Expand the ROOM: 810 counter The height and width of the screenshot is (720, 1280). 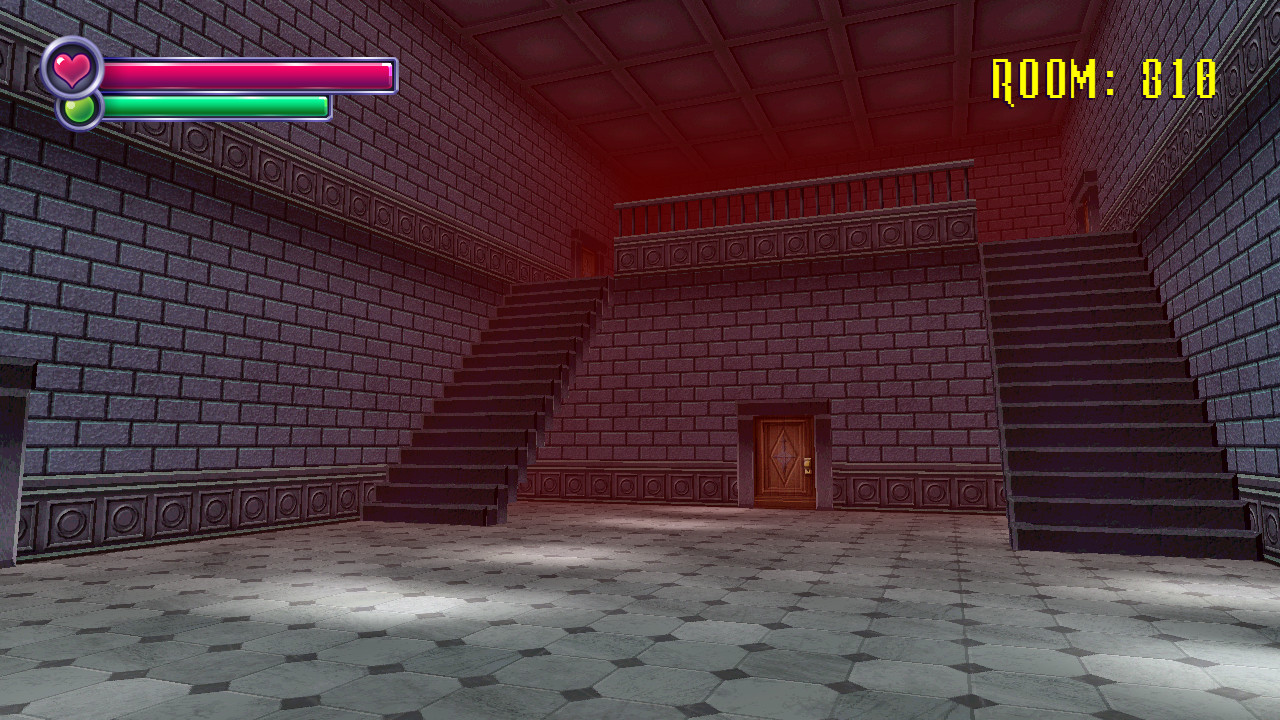click(x=1103, y=76)
